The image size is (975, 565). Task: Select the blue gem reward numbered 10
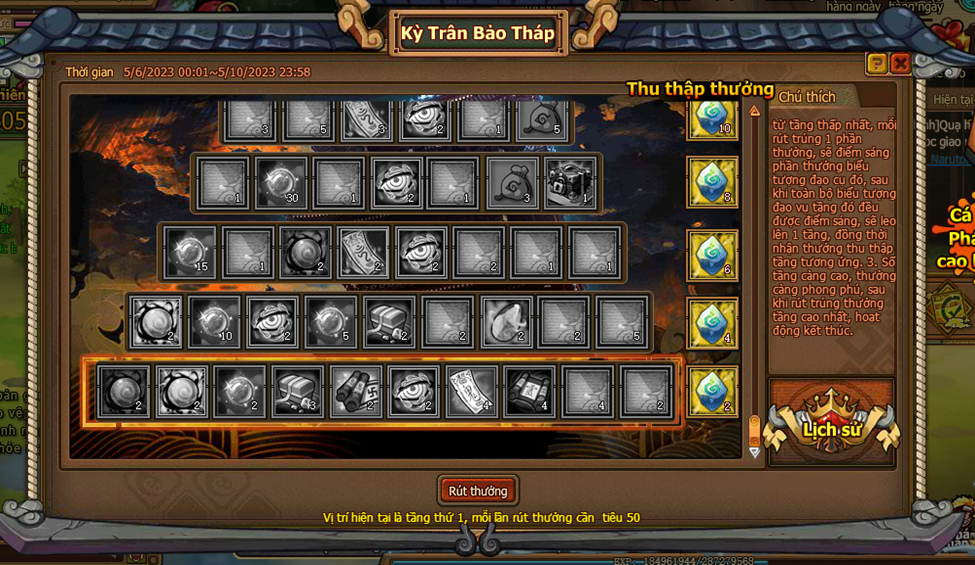click(712, 116)
